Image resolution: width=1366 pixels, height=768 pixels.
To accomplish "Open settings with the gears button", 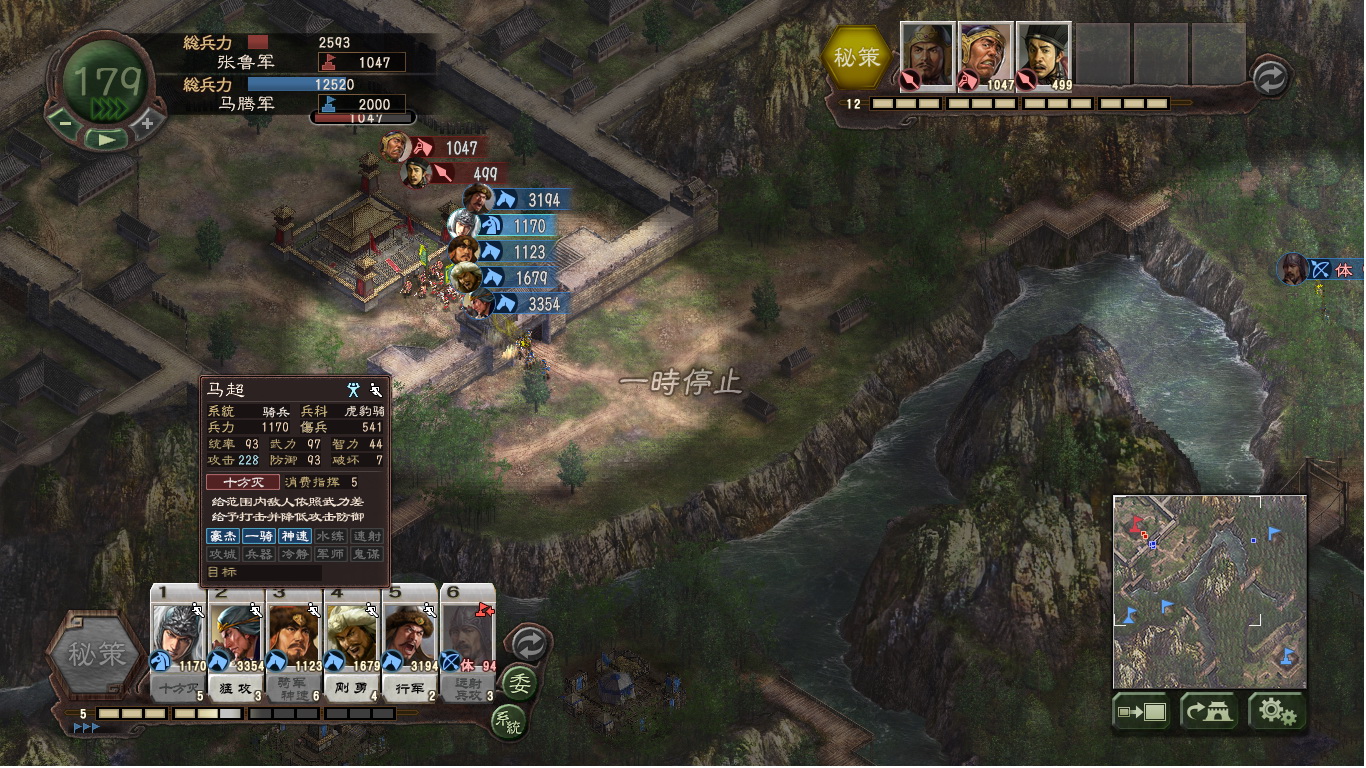I will (1276, 712).
